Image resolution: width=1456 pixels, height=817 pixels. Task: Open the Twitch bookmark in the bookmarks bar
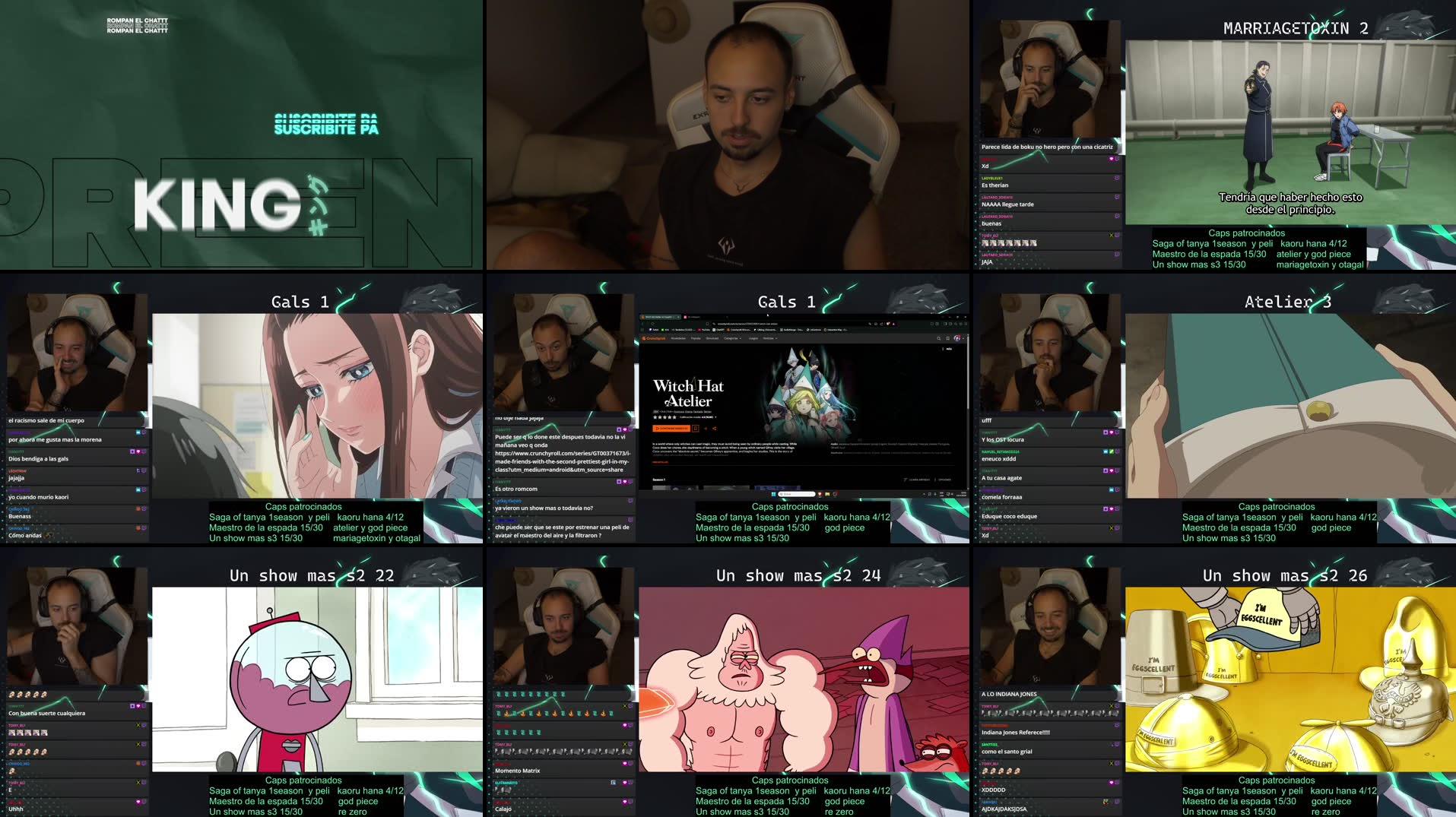pyautogui.click(x=654, y=330)
